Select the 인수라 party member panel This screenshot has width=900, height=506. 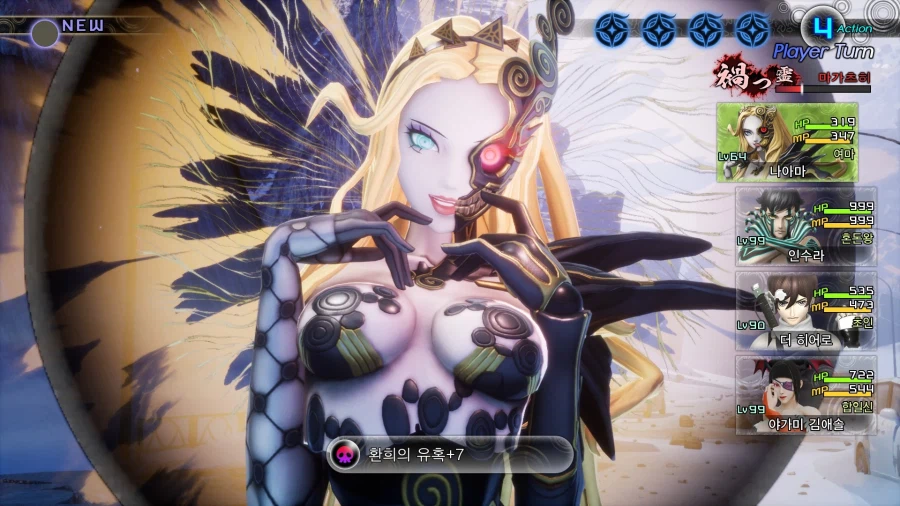click(806, 226)
